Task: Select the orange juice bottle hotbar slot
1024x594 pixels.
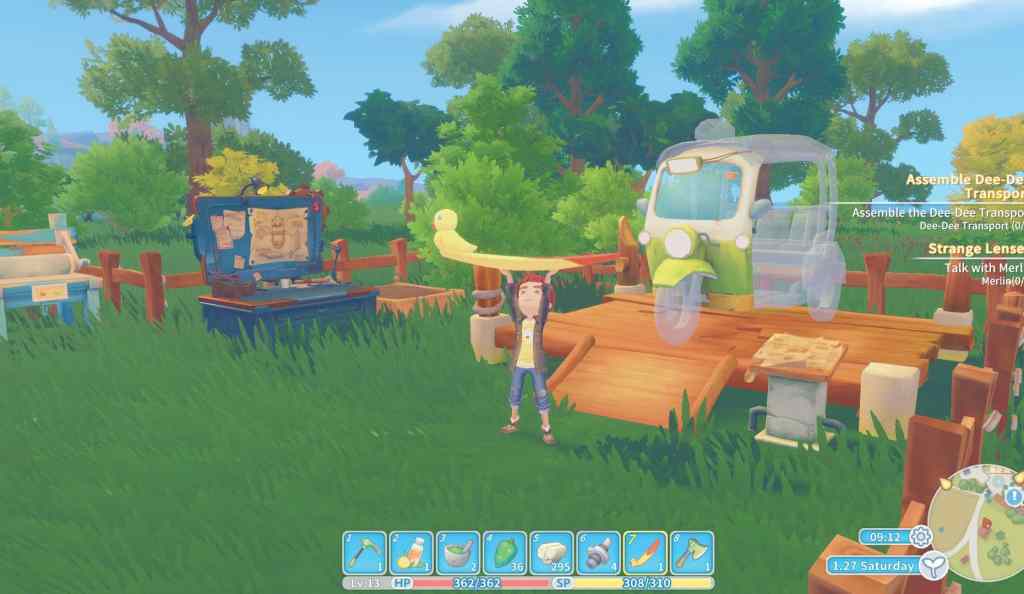Action: pyautogui.click(x=411, y=552)
